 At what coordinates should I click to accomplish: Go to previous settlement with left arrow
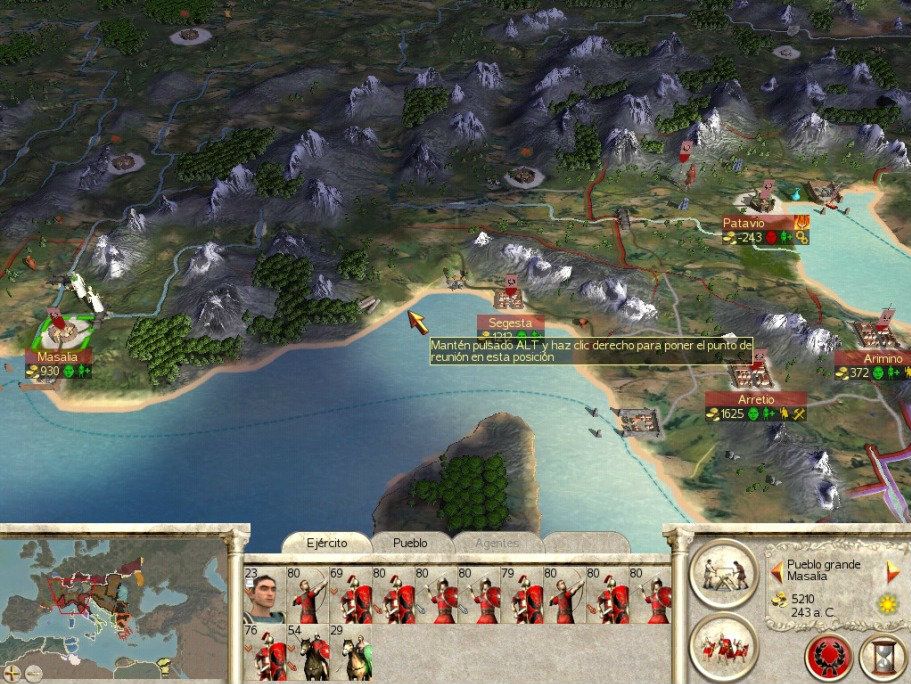coord(775,570)
